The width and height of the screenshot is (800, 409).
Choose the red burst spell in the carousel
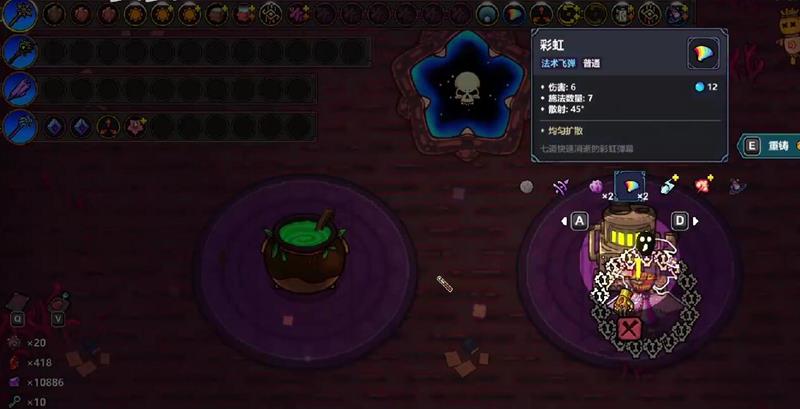(x=704, y=184)
